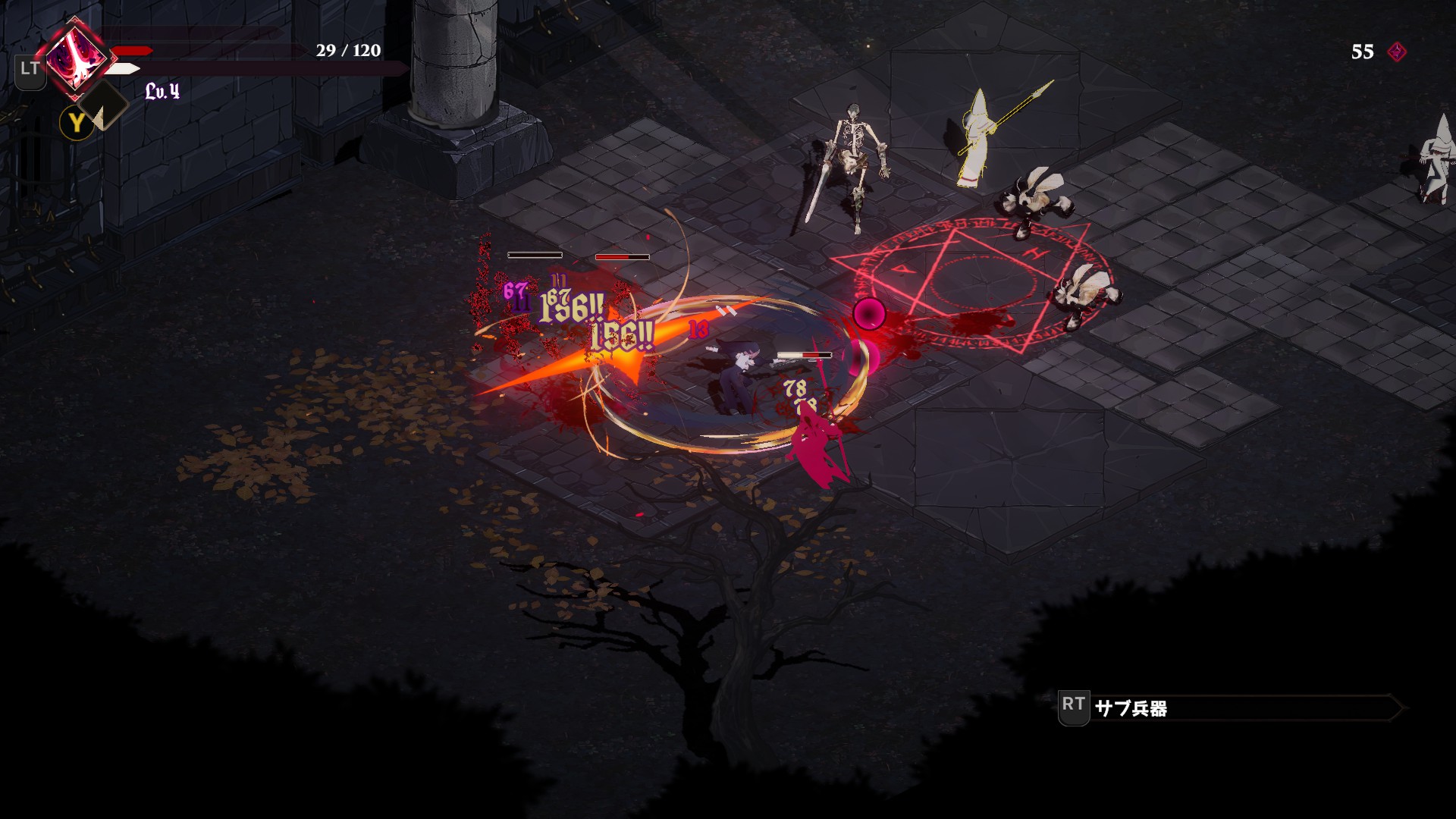The image size is (1456, 819).
Task: Click the red crystal currency icon top-right
Action: (1398, 53)
